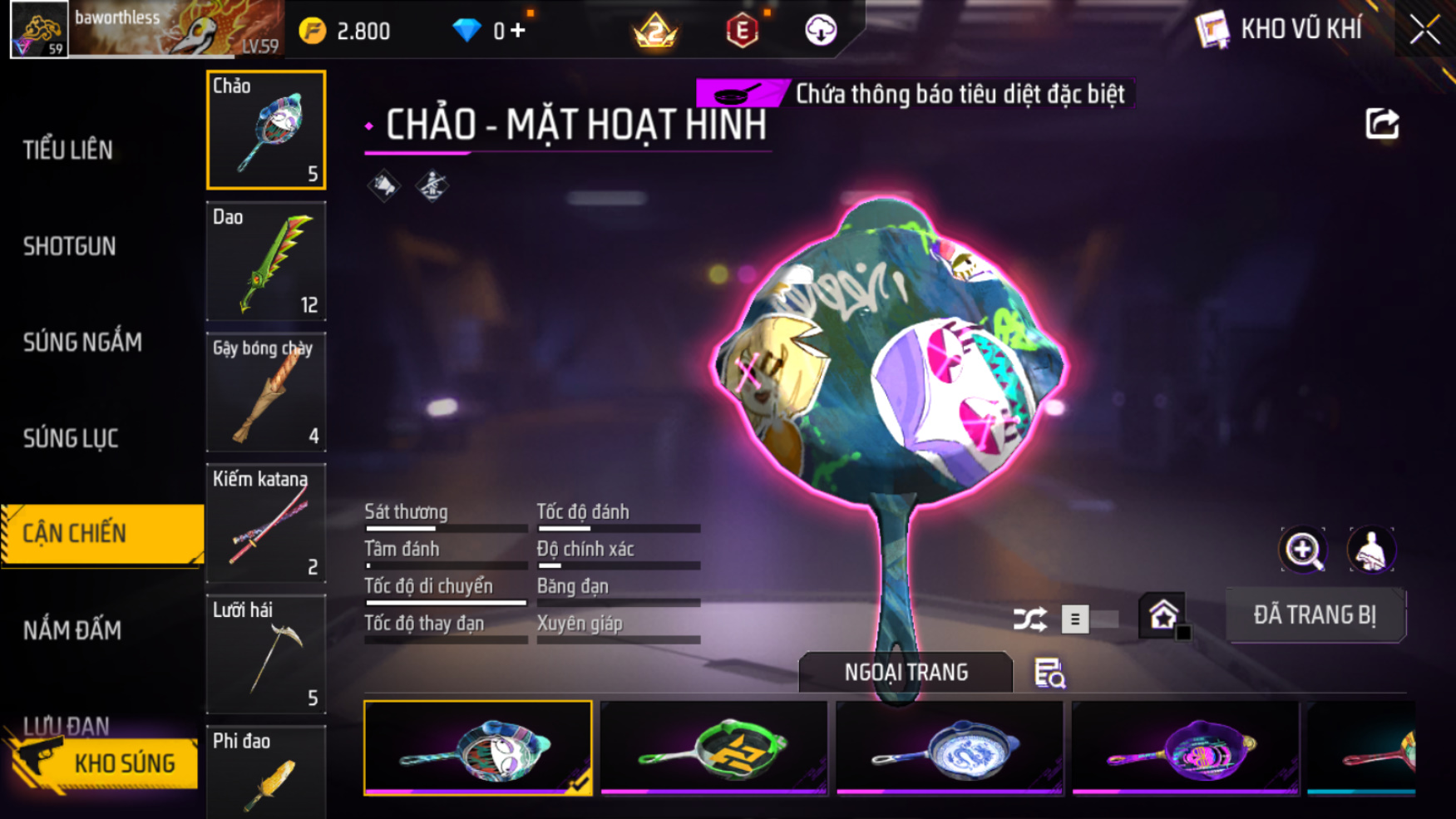Close the weapon vault screen
The width and height of the screenshot is (1456, 819).
[1424, 30]
